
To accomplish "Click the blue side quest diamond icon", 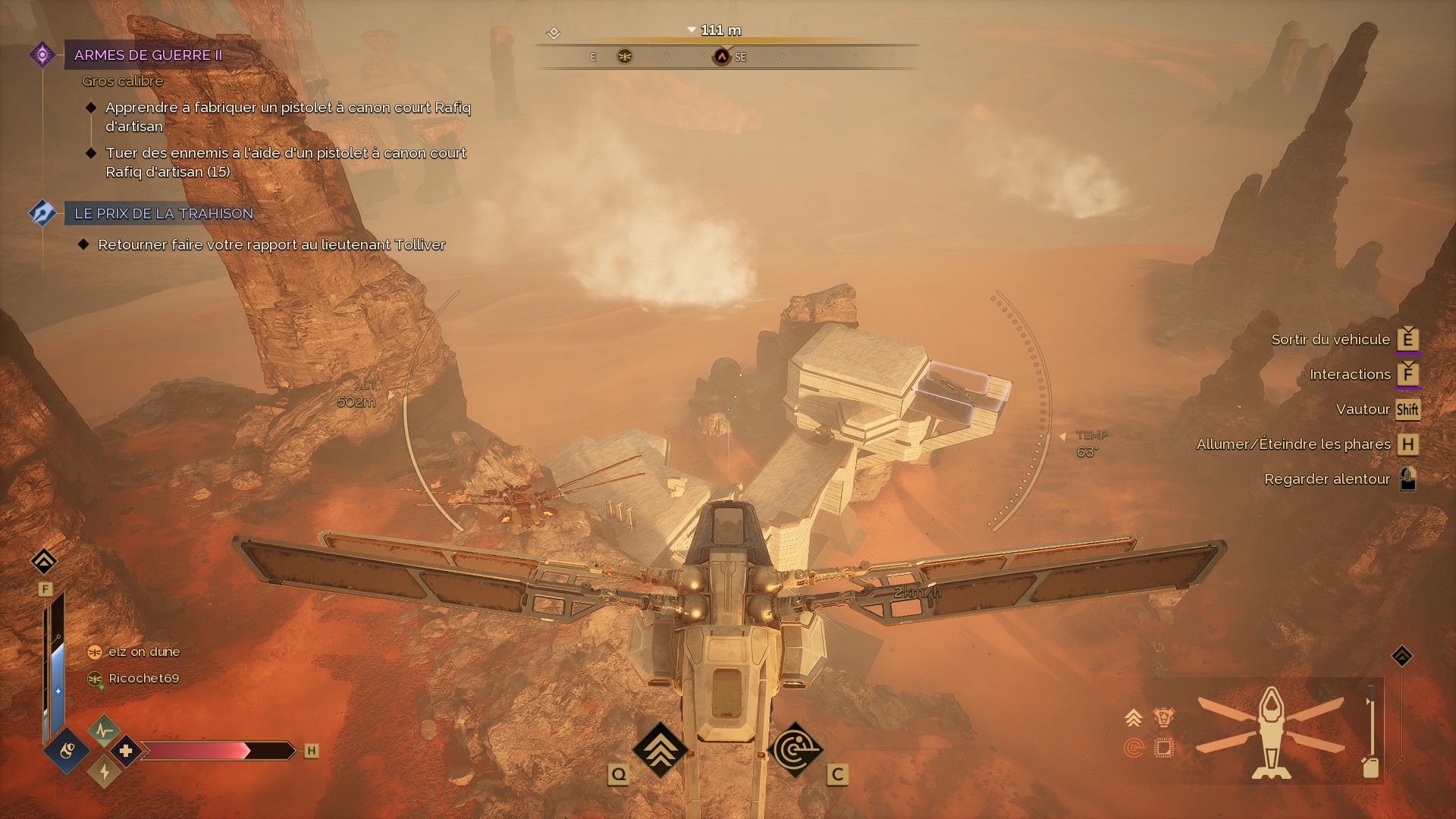I will tap(42, 213).
